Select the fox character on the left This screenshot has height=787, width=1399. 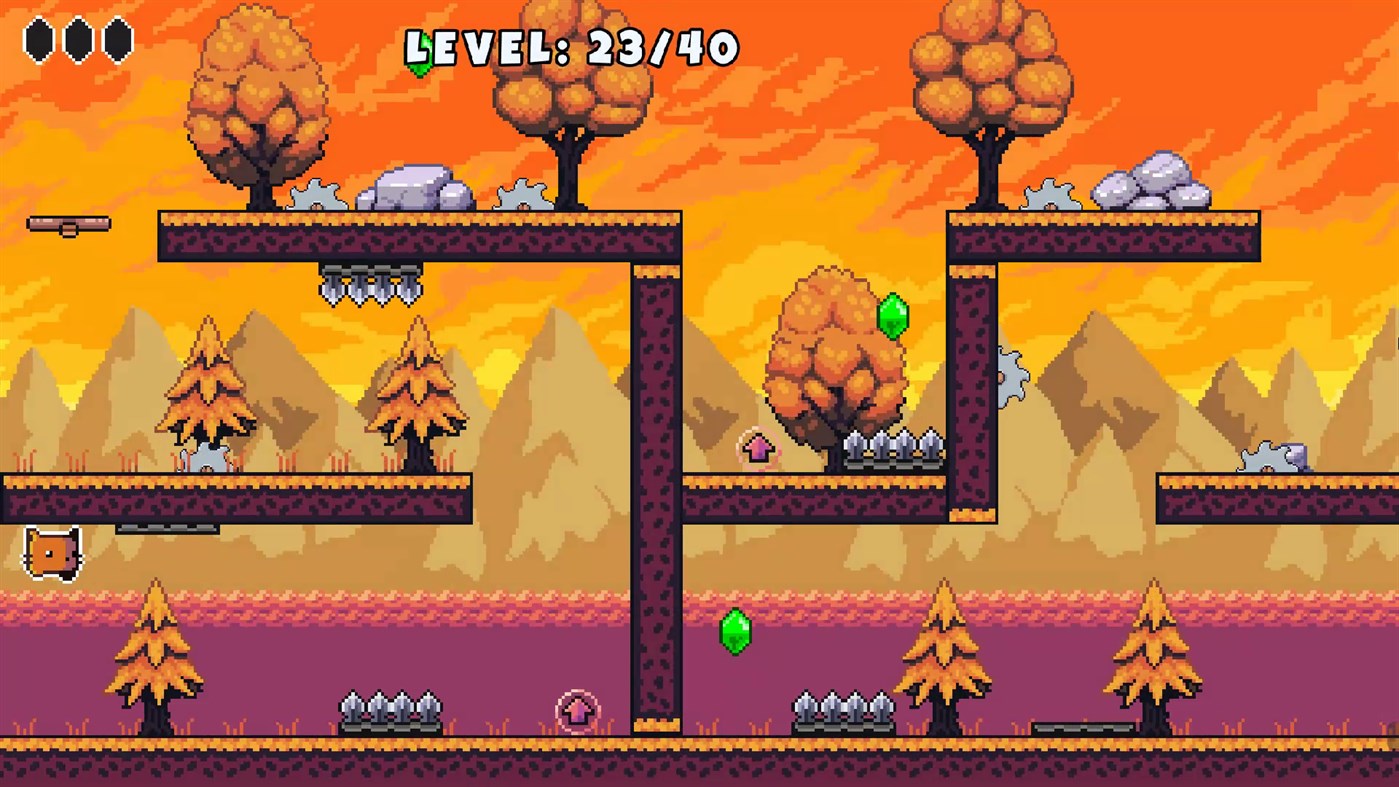point(52,551)
